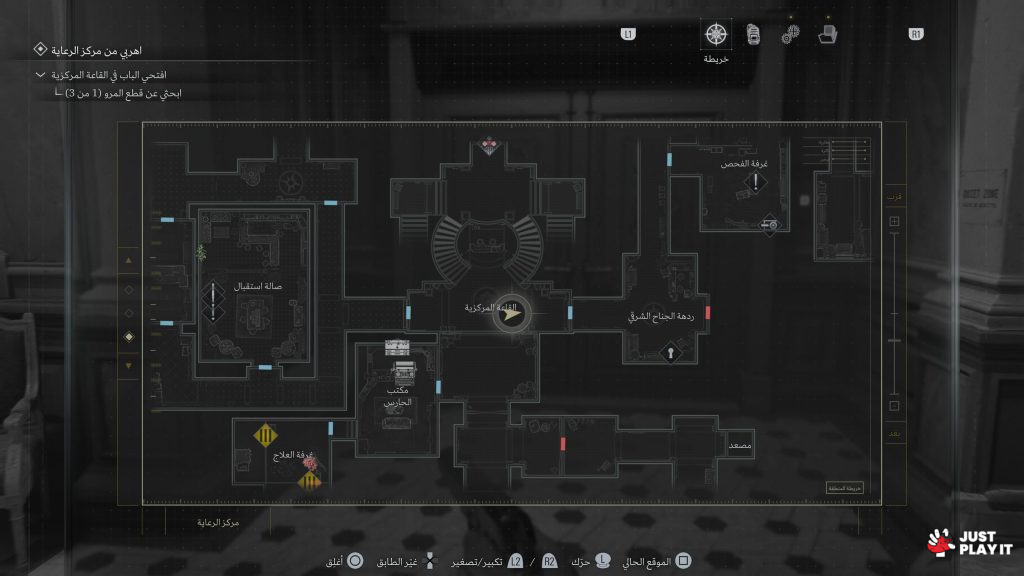Select the compass map tab
1024x576 pixels.
716,34
